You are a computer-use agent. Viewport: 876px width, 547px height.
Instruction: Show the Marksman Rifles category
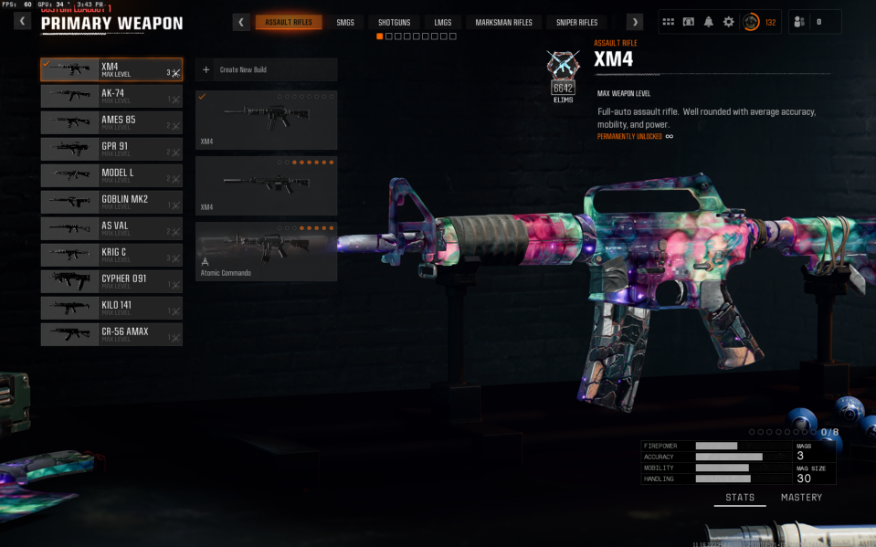503,22
